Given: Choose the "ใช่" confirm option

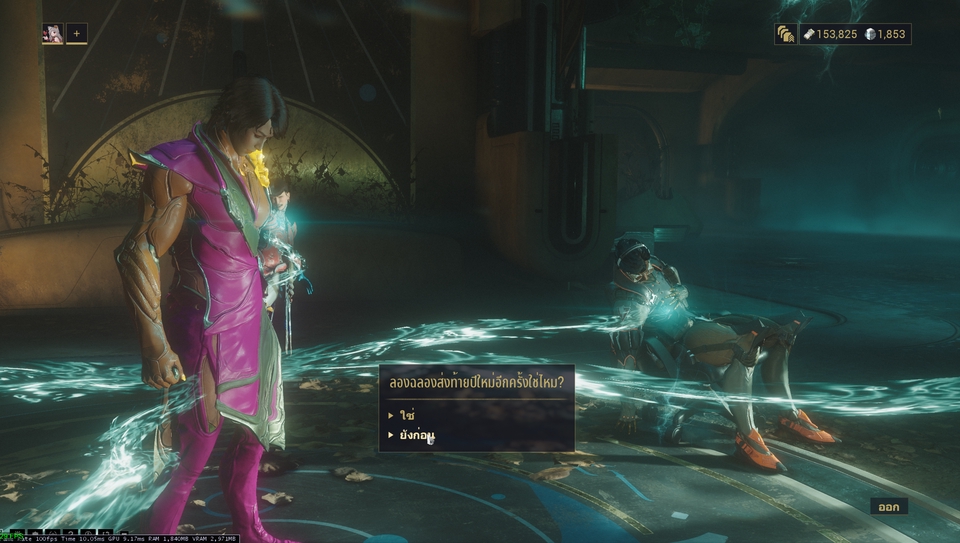Looking at the screenshot, I should tap(407, 414).
